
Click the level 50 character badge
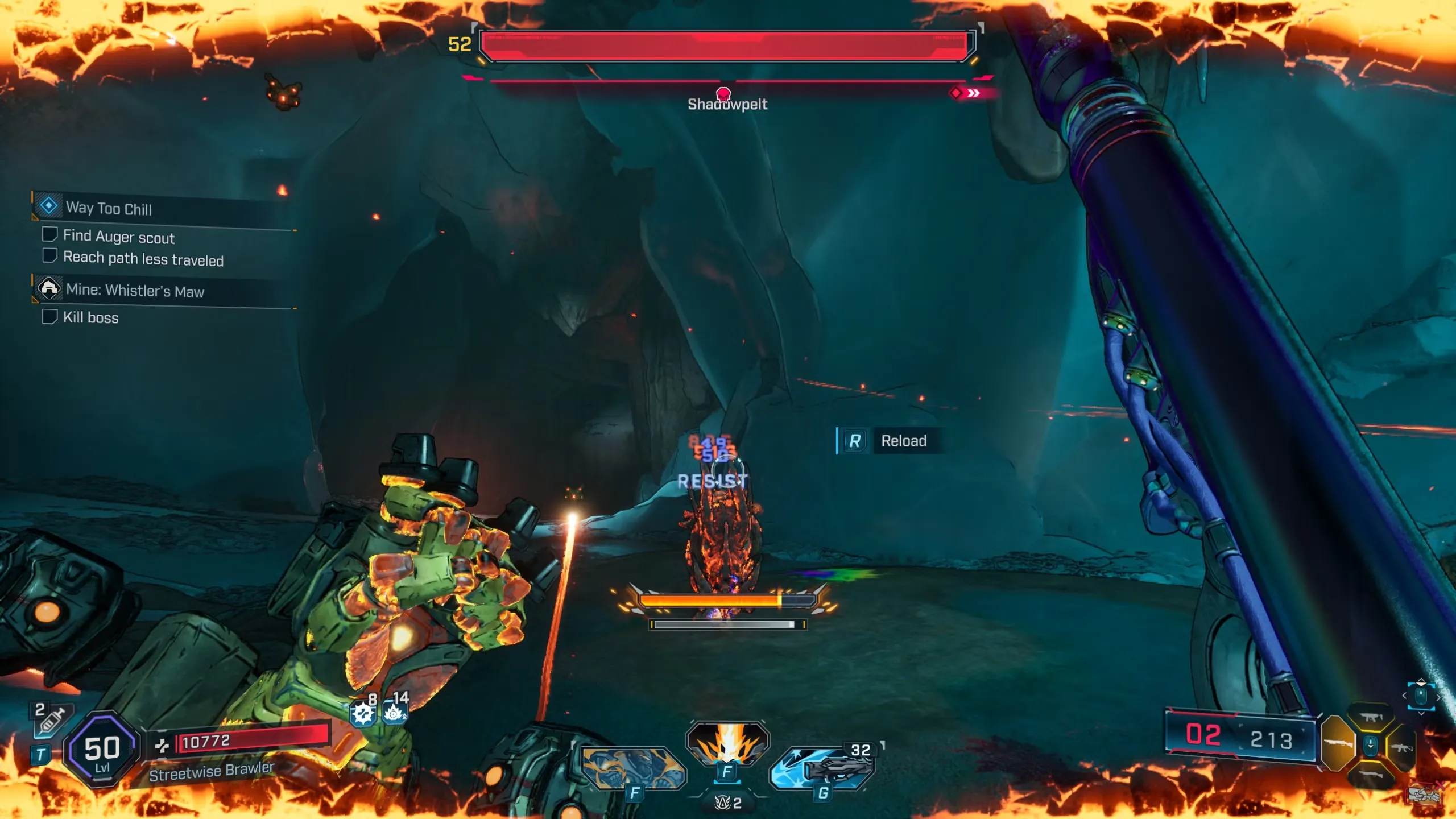click(102, 750)
